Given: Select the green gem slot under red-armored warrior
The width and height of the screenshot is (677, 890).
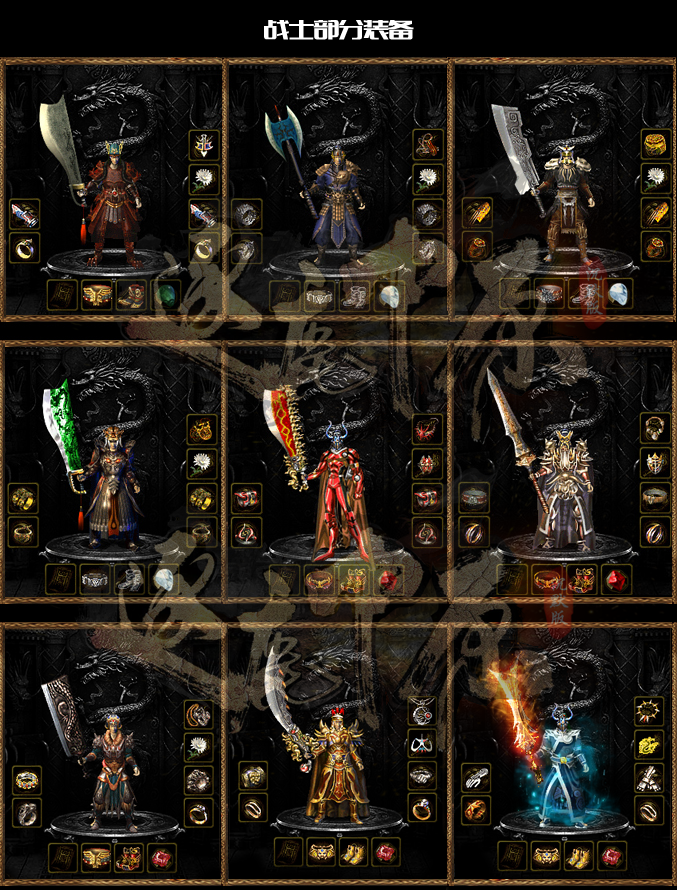Looking at the screenshot, I should point(165,295).
